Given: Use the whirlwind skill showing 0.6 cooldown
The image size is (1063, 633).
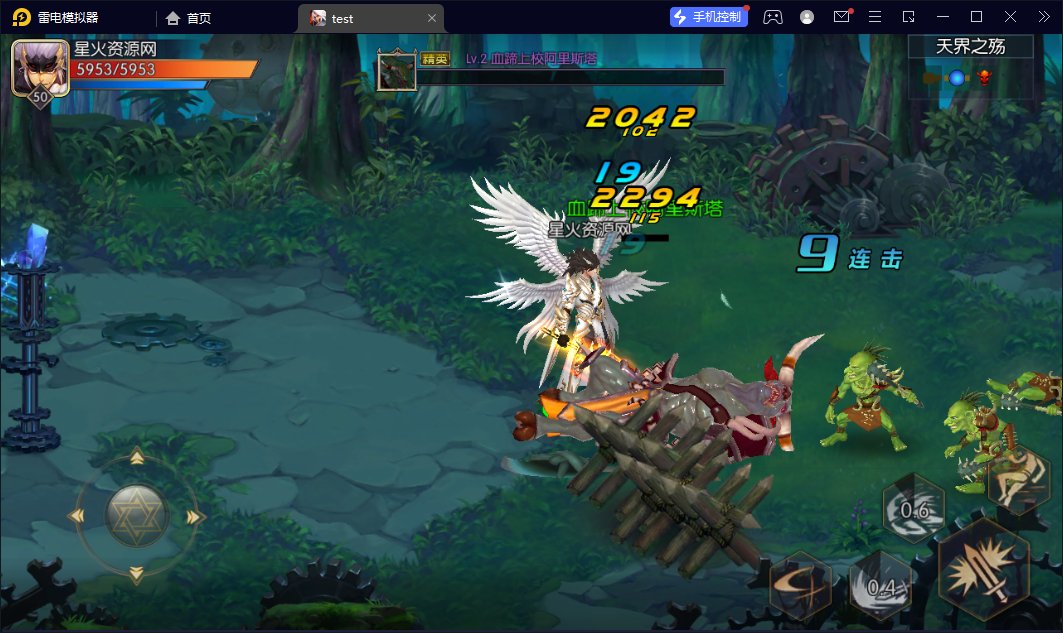Looking at the screenshot, I should coord(913,509).
